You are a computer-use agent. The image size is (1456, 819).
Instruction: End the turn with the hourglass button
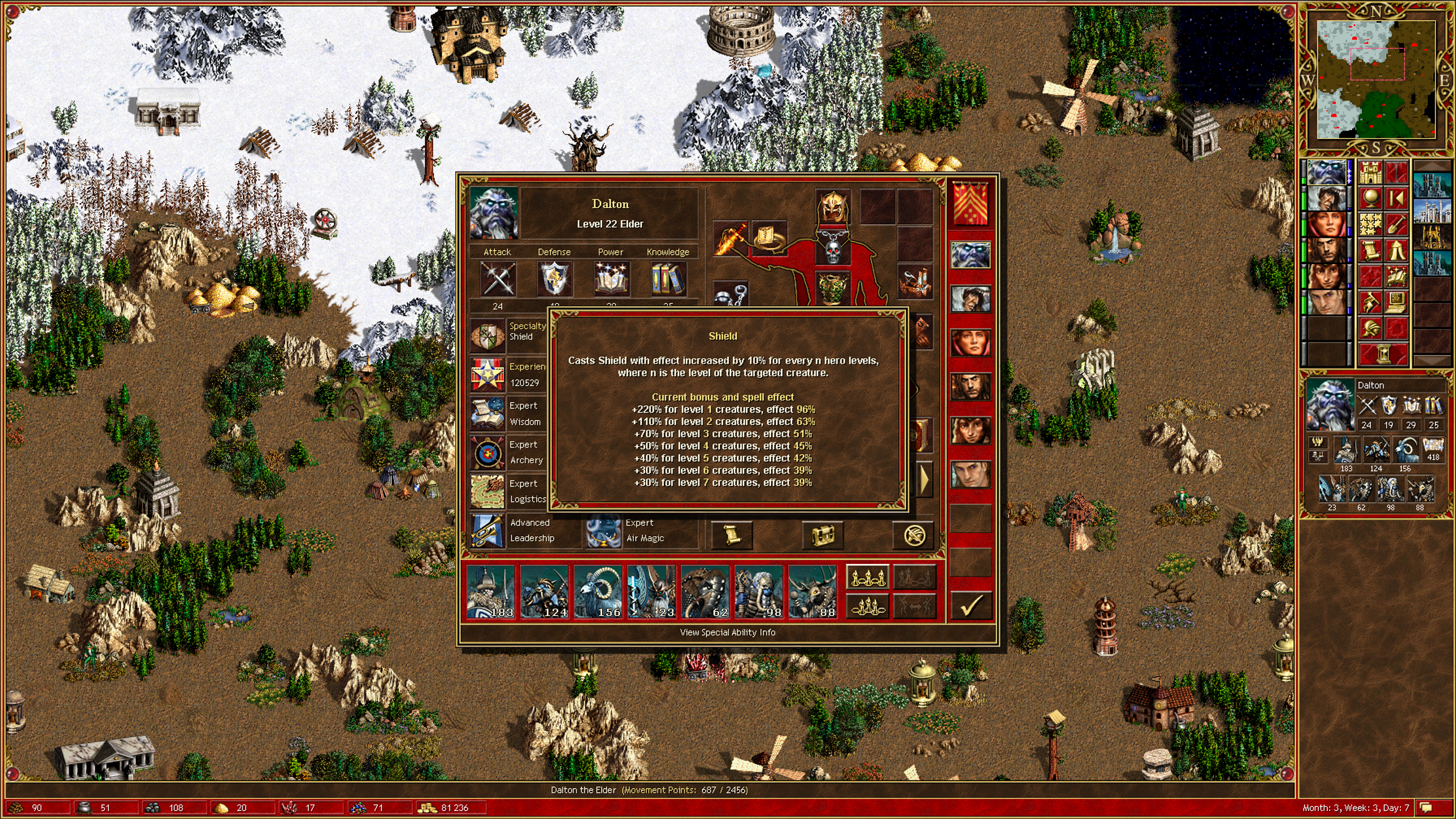tap(1383, 355)
